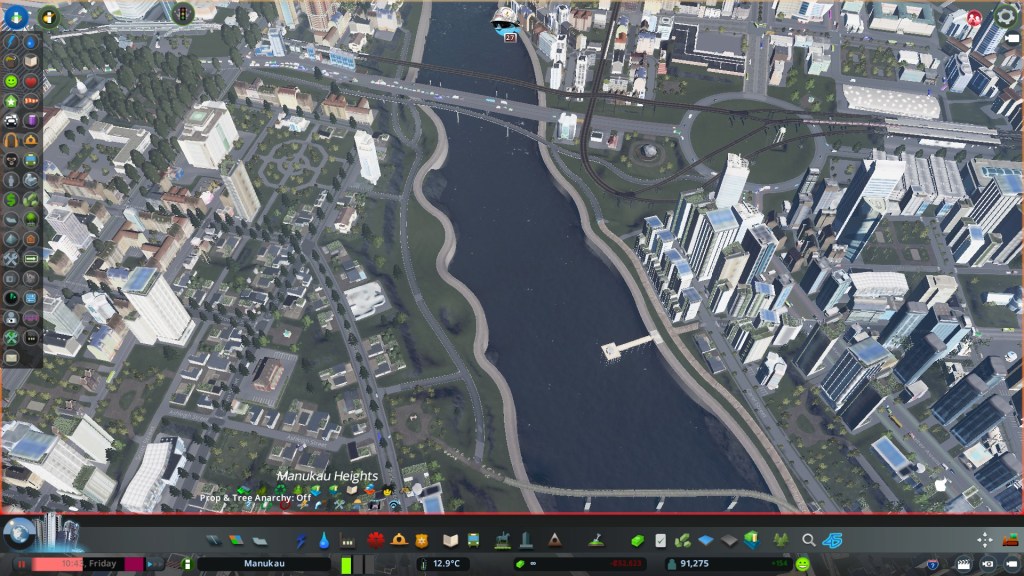Open the Economy green money panel

click(637, 540)
